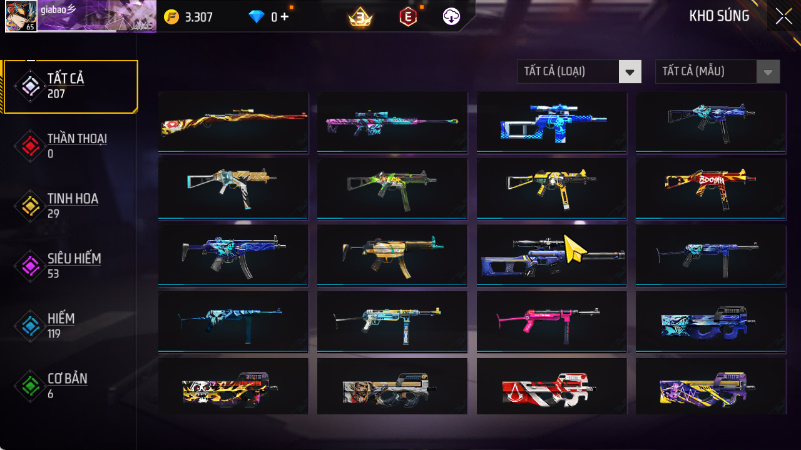Open the Siêu Hiếm rarity tab
The width and height of the screenshot is (801, 450).
[70, 265]
